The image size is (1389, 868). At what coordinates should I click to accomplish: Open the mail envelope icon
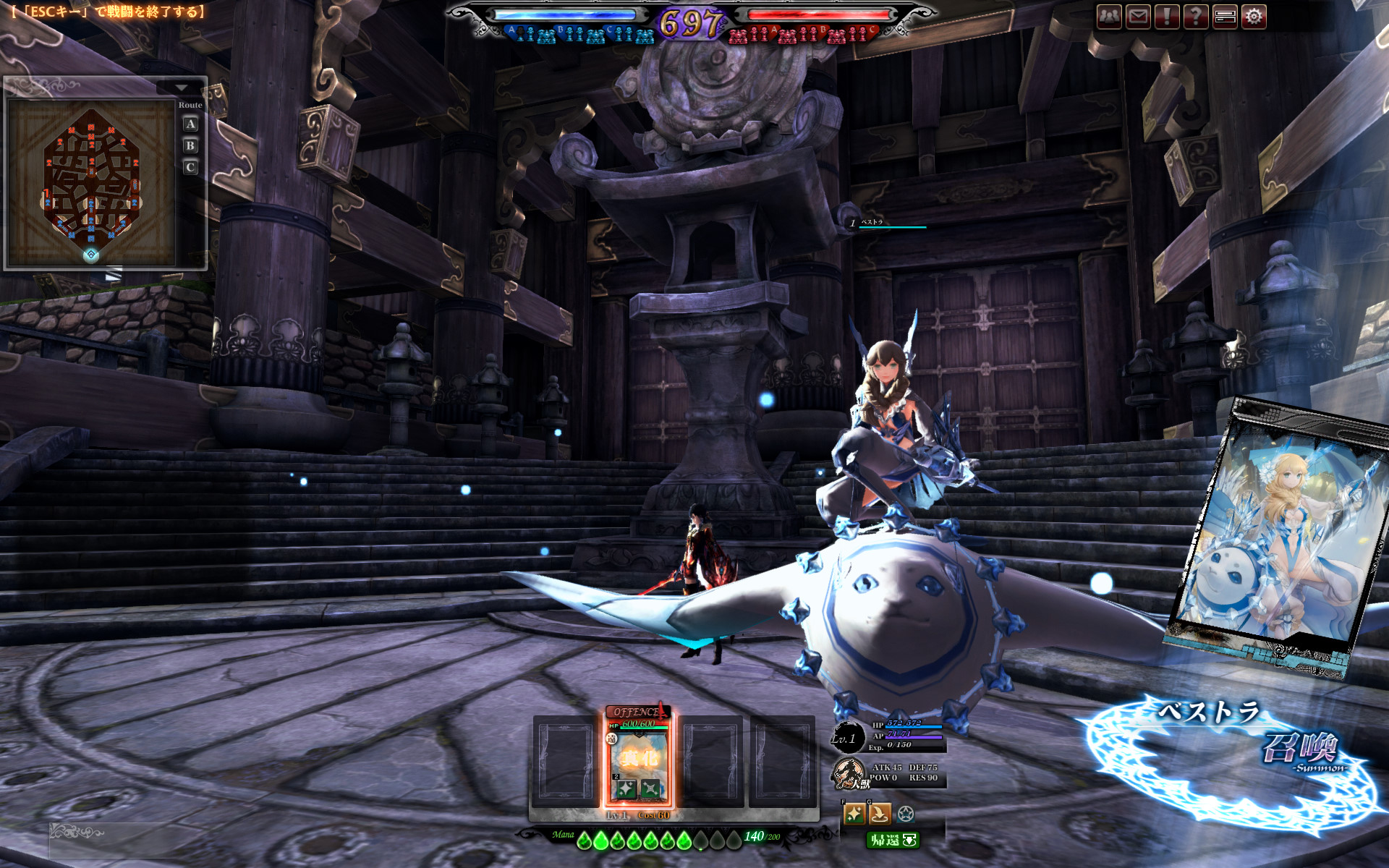1138,16
